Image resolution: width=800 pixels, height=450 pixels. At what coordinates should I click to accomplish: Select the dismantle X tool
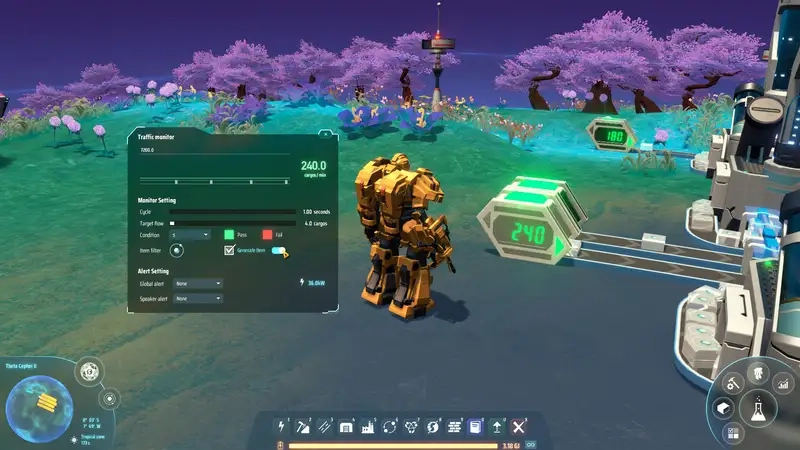[x=519, y=427]
